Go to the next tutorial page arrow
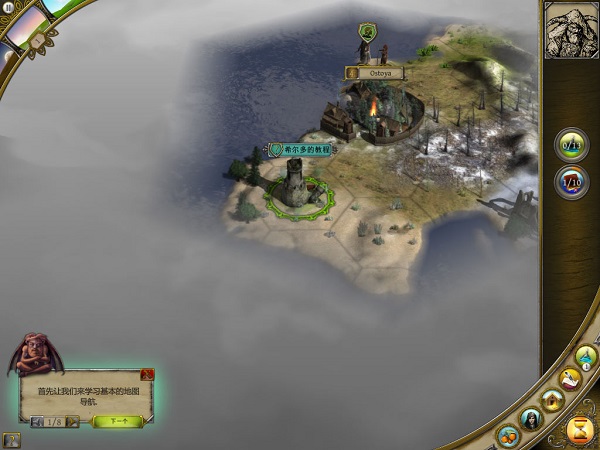 [x=71, y=422]
